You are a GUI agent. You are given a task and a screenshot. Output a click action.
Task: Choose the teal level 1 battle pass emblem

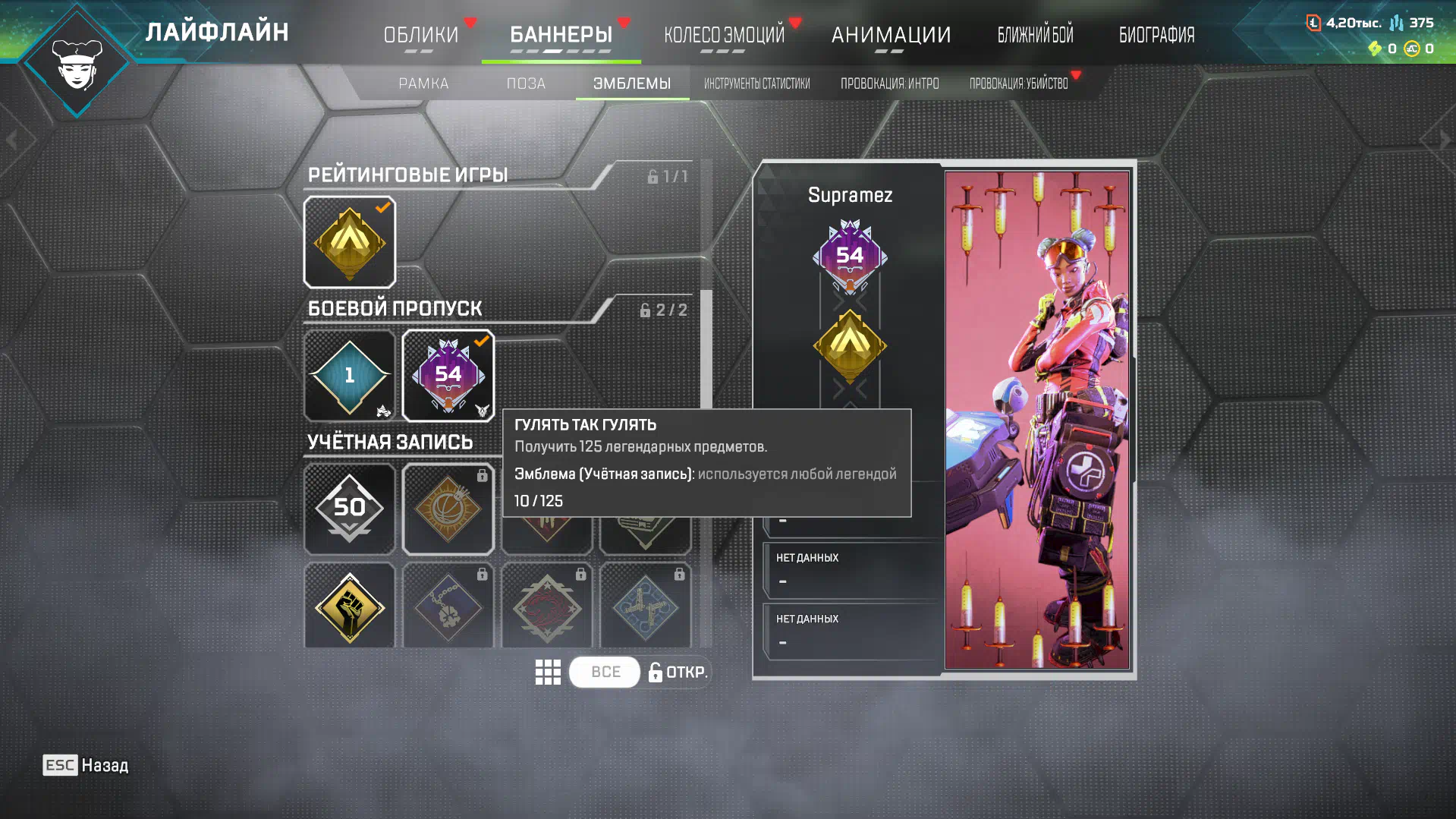click(x=349, y=376)
